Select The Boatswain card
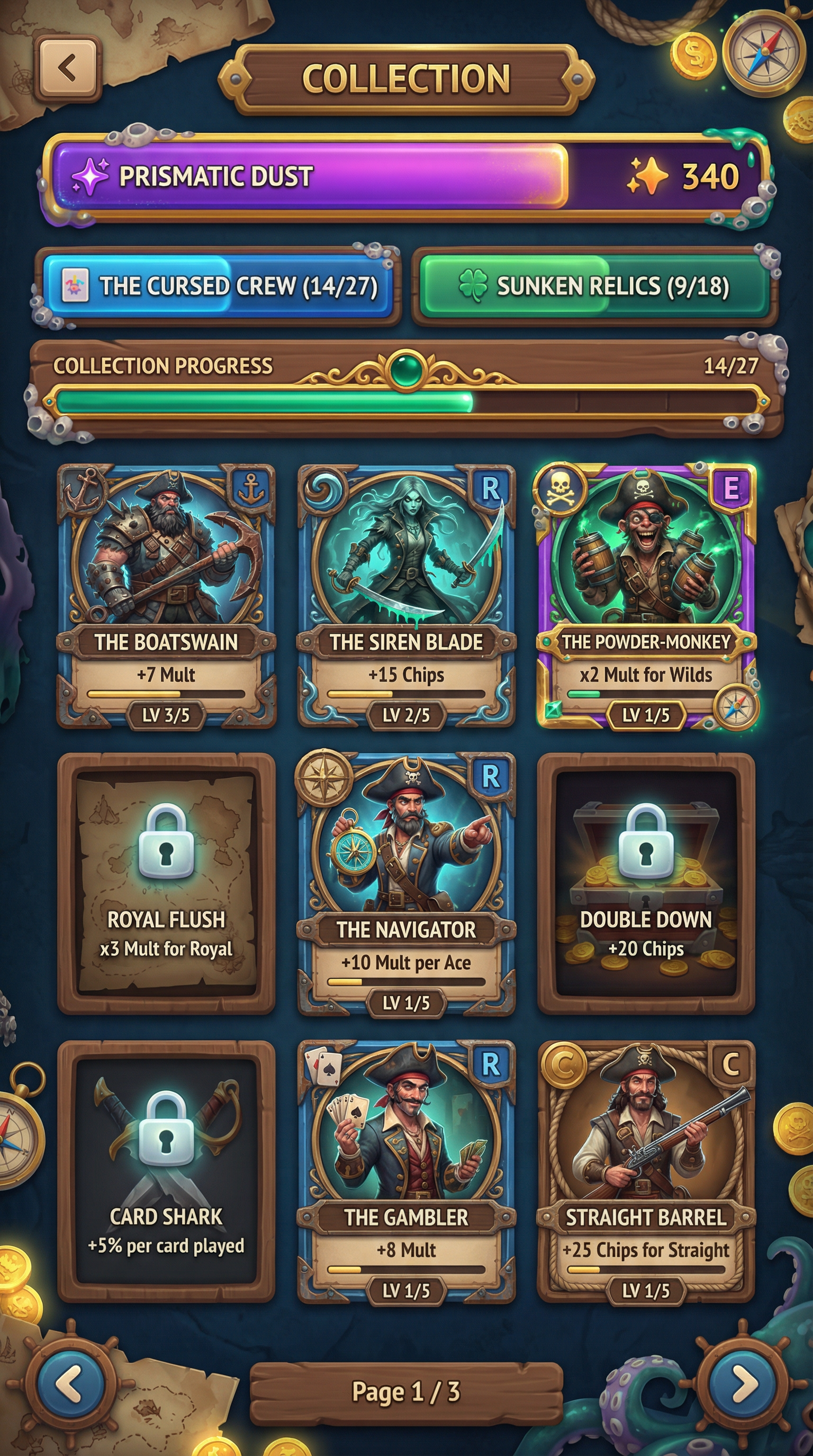Image resolution: width=813 pixels, height=1456 pixels. [166, 595]
